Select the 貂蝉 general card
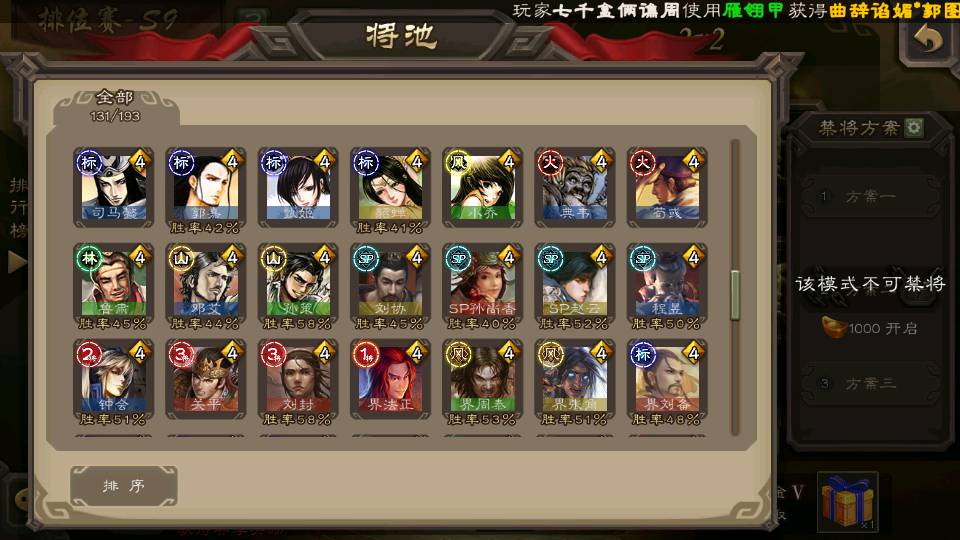 click(x=390, y=186)
